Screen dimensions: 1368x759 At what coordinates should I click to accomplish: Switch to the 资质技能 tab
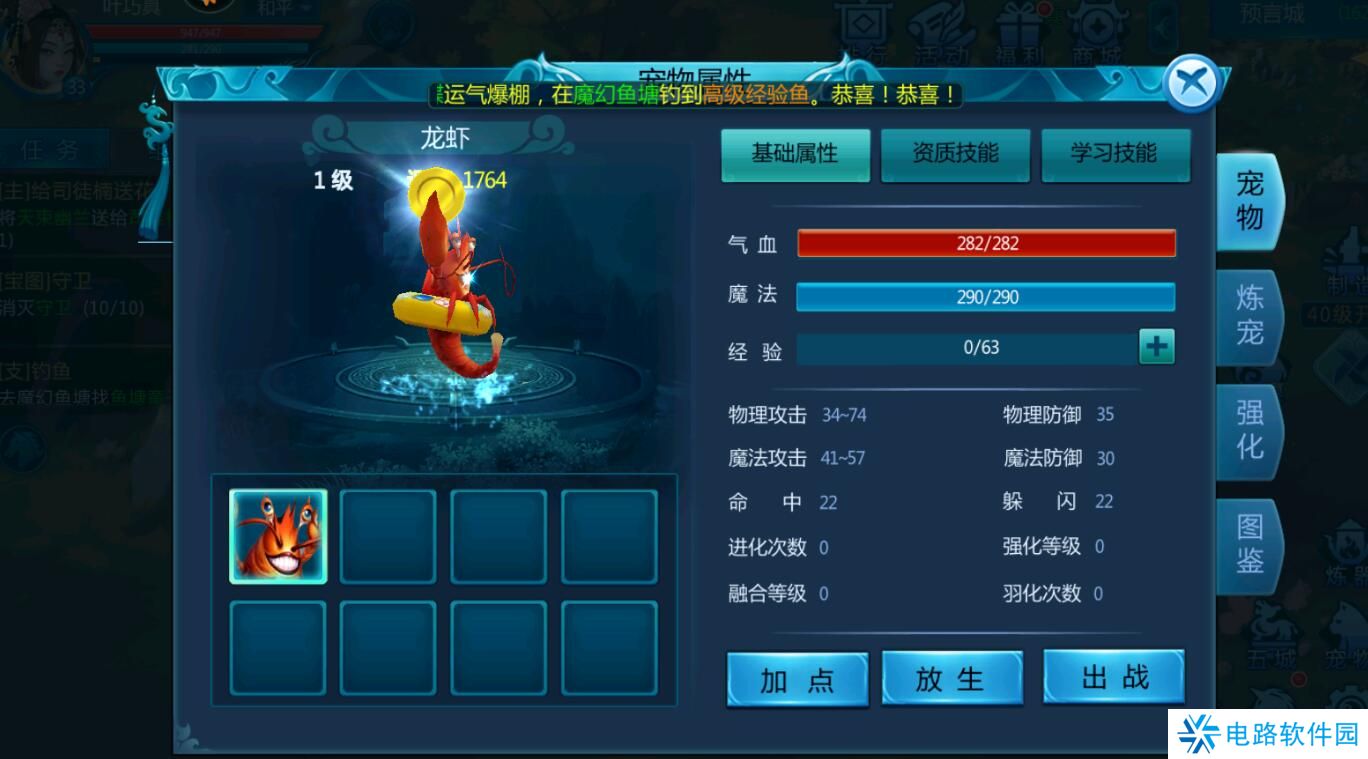[955, 155]
